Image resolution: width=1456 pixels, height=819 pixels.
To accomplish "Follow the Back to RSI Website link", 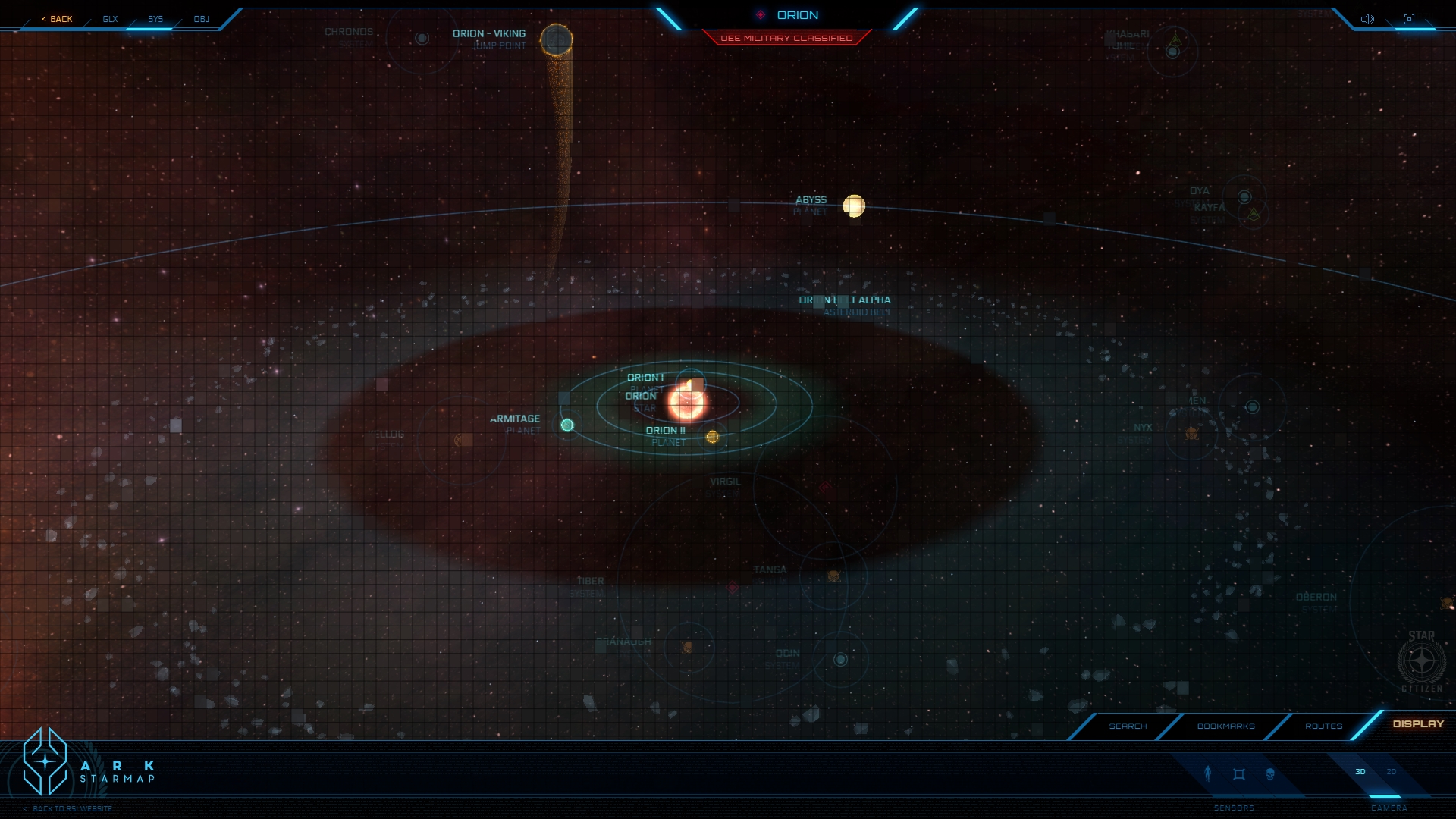I will click(x=72, y=809).
